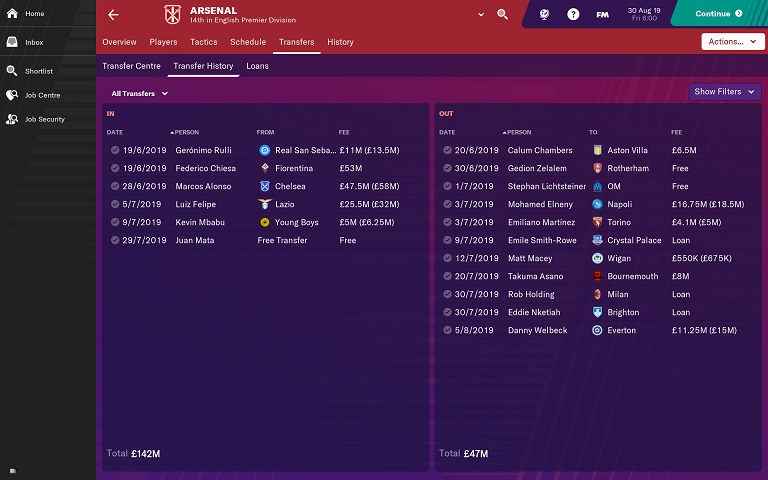Show the club Overview tab
Image resolution: width=768 pixels, height=480 pixels.
[x=119, y=42]
